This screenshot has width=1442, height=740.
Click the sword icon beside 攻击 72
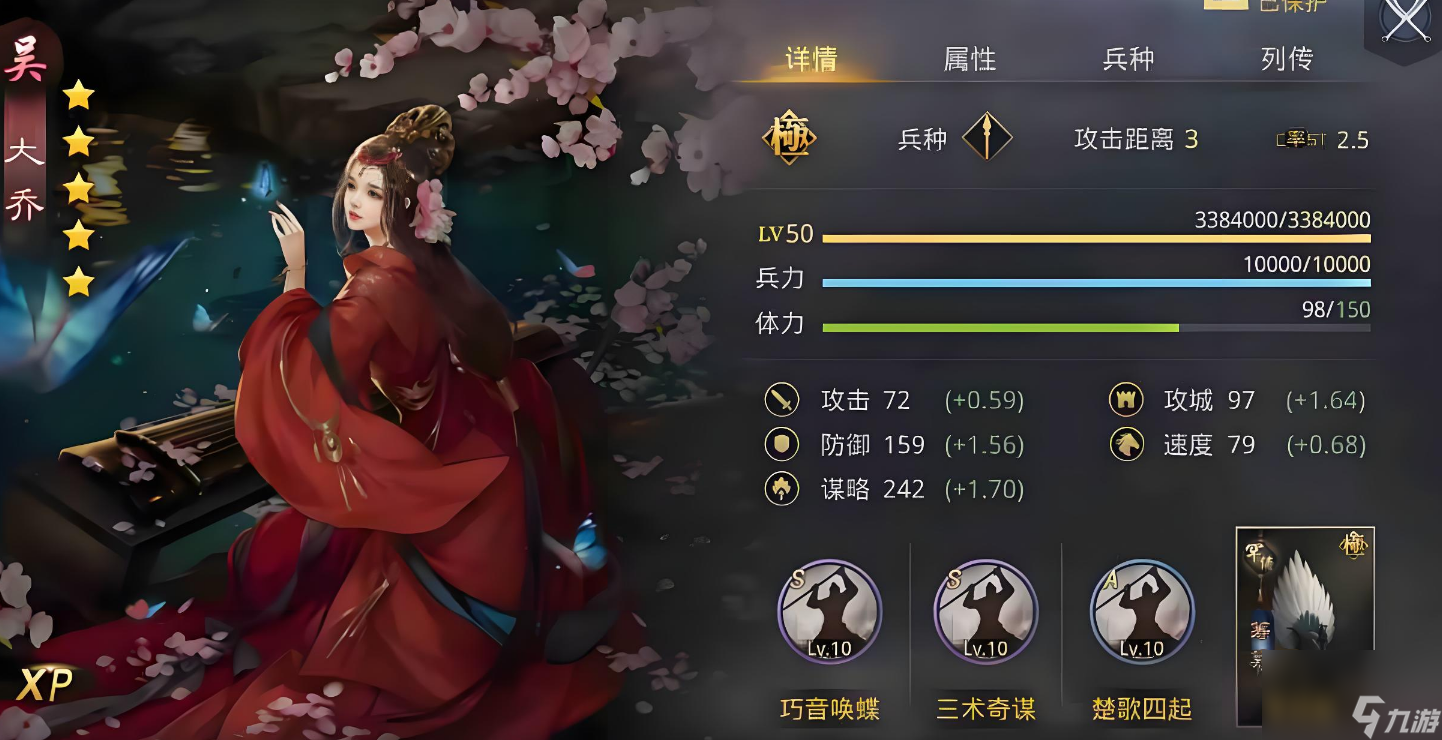point(783,399)
